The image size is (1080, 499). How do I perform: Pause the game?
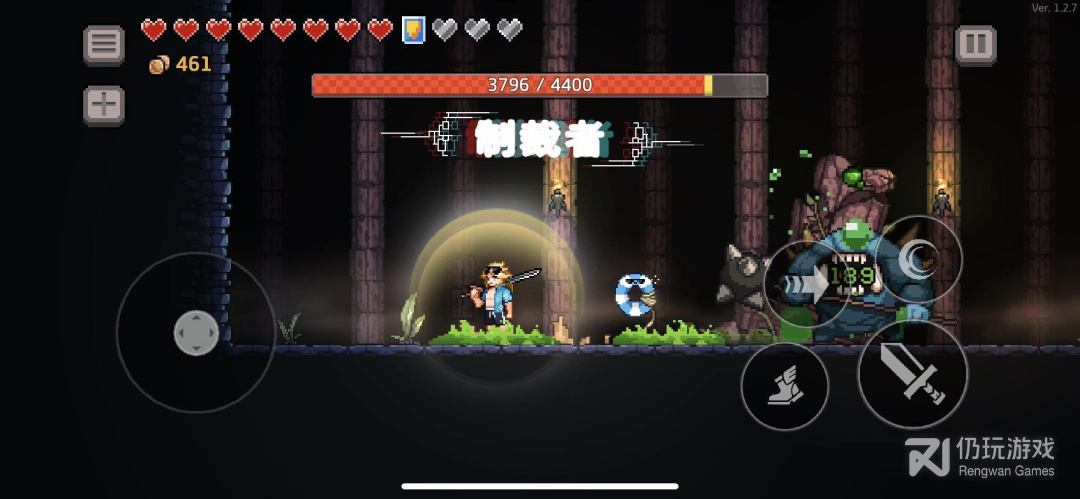click(x=975, y=45)
